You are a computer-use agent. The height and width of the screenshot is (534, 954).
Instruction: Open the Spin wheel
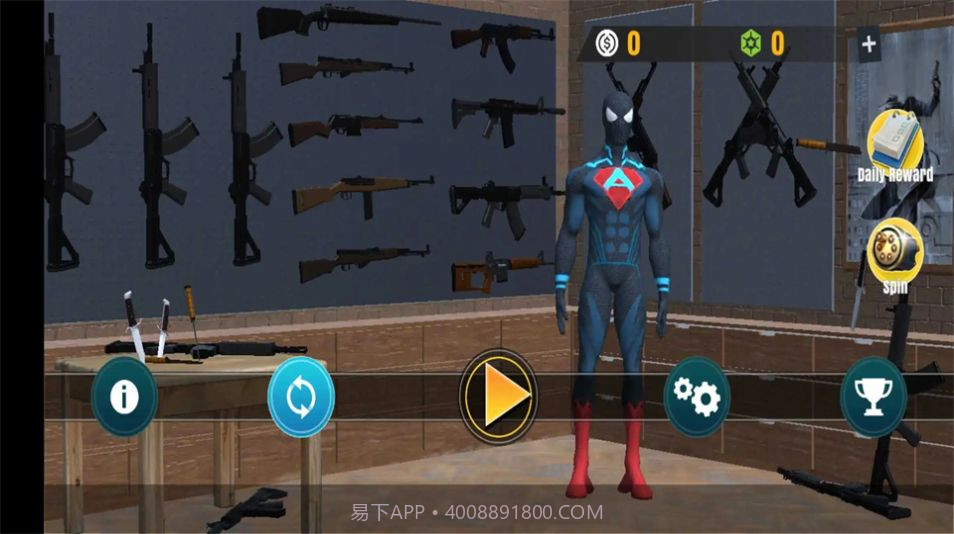click(x=895, y=254)
